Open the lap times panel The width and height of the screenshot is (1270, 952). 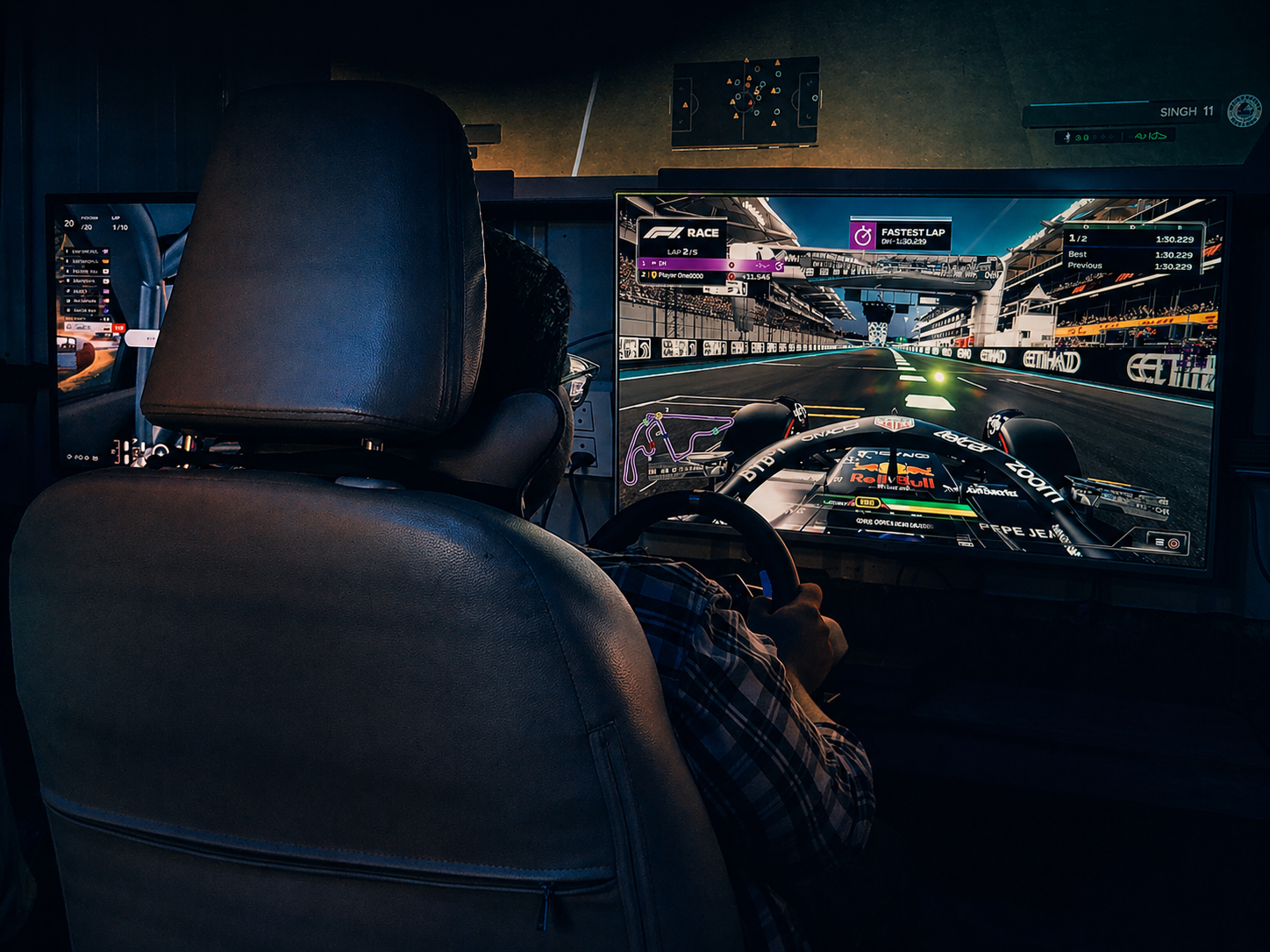[1131, 252]
